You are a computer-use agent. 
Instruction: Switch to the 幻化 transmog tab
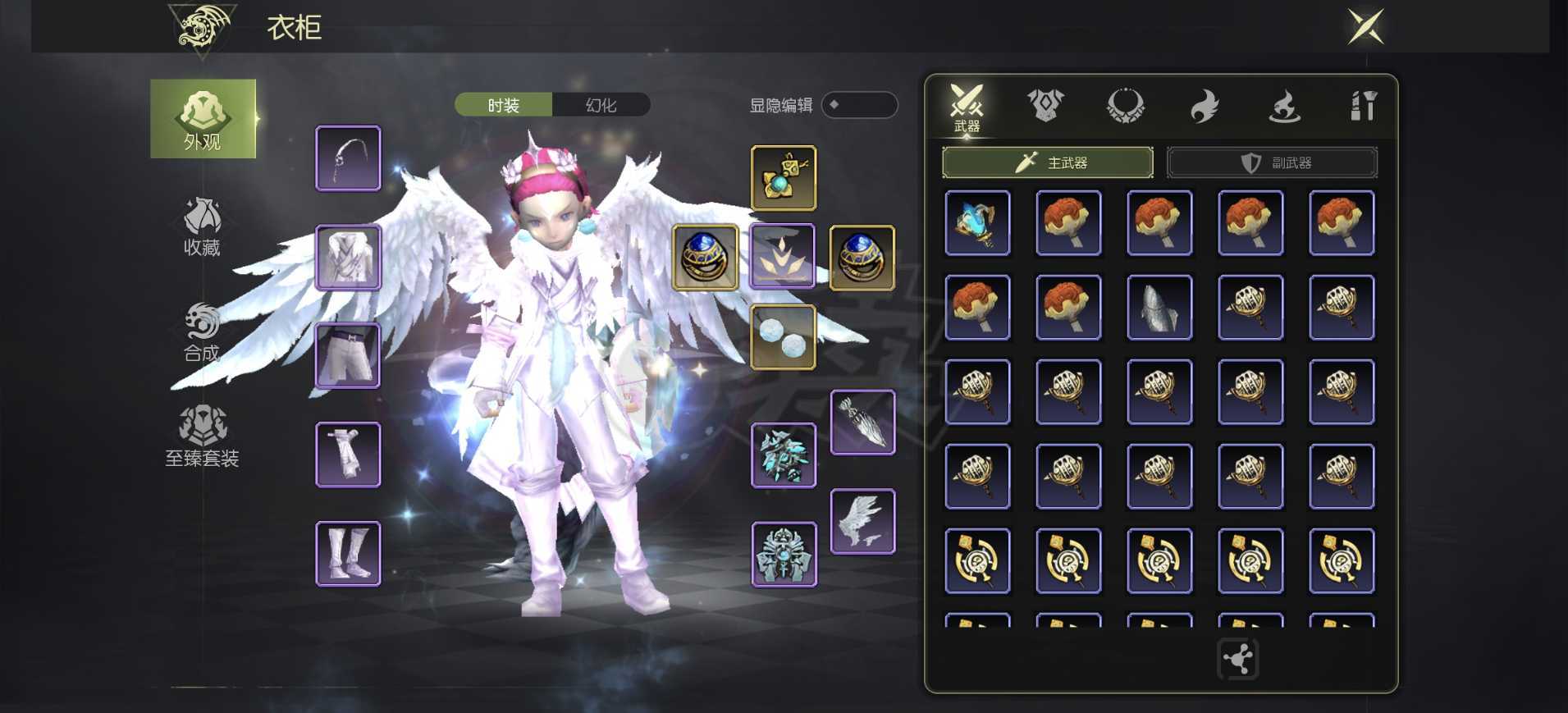click(x=601, y=105)
